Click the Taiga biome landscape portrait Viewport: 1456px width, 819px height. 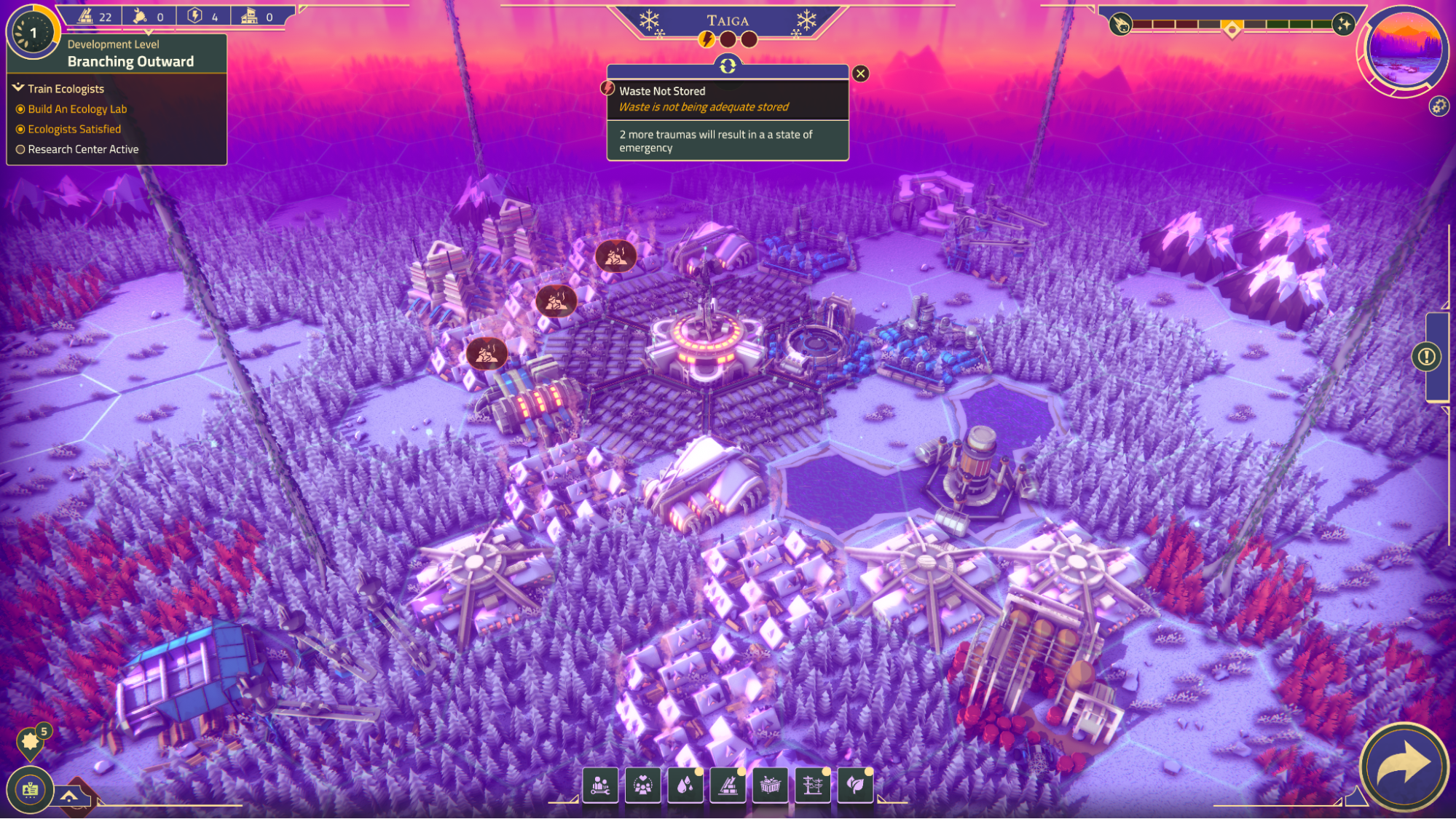tap(1404, 50)
